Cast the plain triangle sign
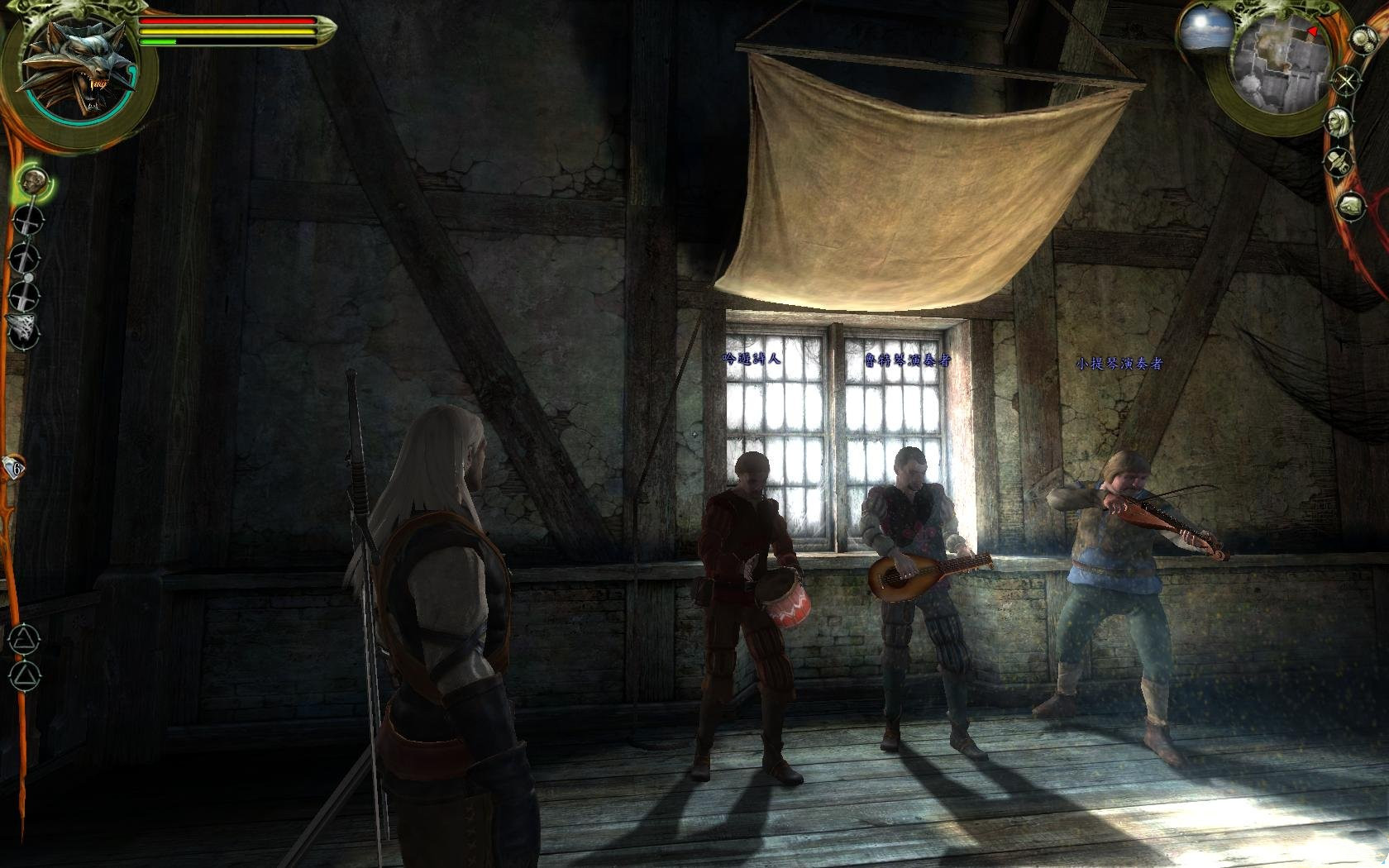 pyautogui.click(x=26, y=677)
